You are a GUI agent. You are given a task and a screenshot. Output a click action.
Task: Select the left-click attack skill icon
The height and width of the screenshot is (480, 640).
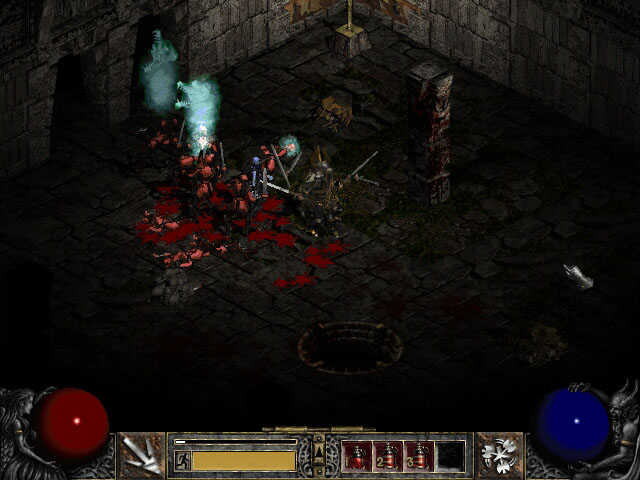140,454
